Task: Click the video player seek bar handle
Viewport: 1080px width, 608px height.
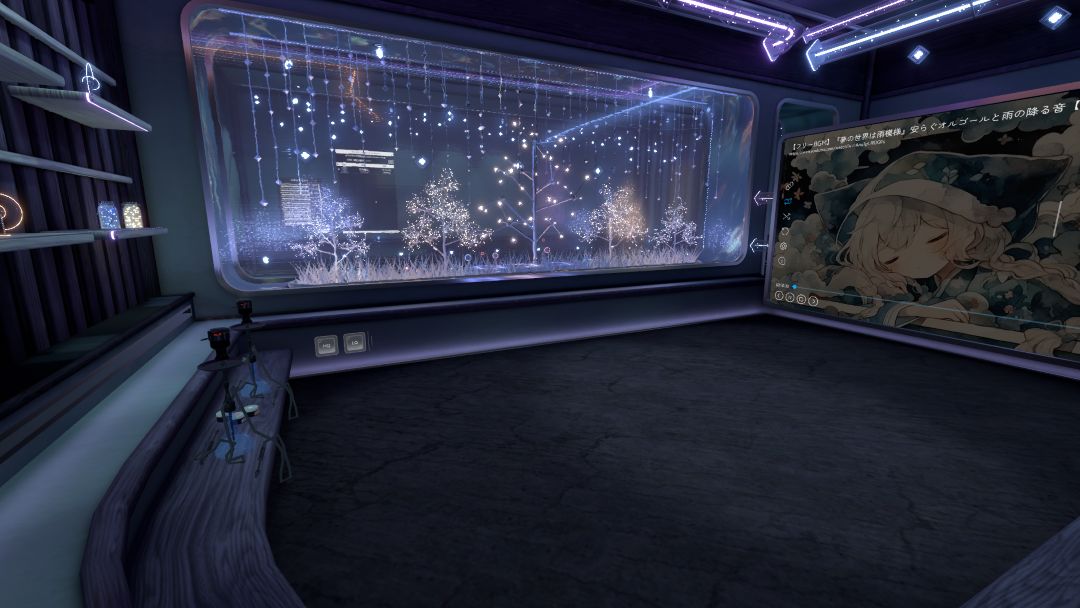Action: (794, 286)
